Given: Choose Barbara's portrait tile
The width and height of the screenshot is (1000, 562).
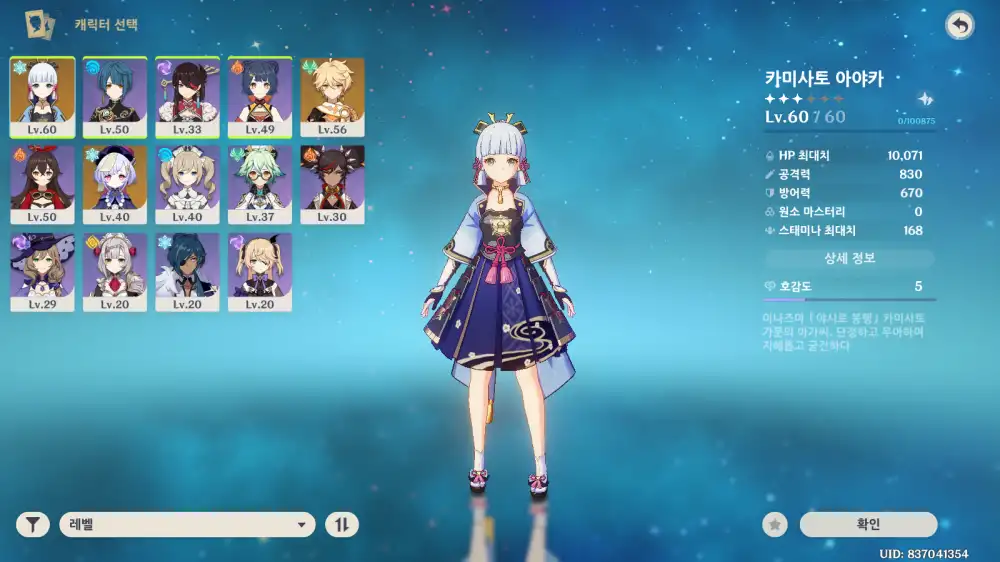Looking at the screenshot, I should pos(187,184).
